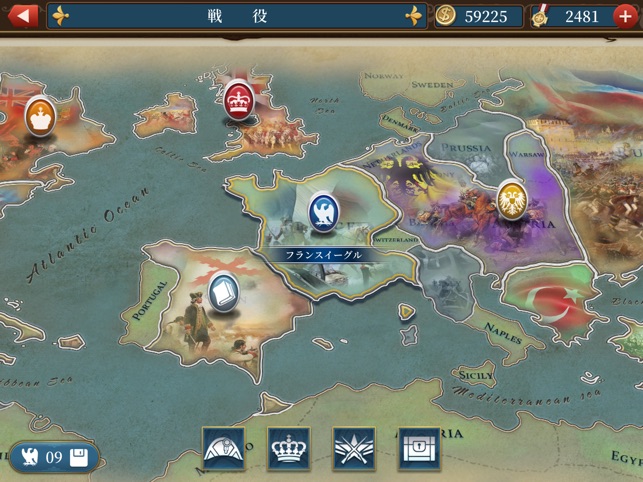The width and height of the screenshot is (643, 482).
Task: Open the crossed swords star menu
Action: pyautogui.click(x=353, y=449)
